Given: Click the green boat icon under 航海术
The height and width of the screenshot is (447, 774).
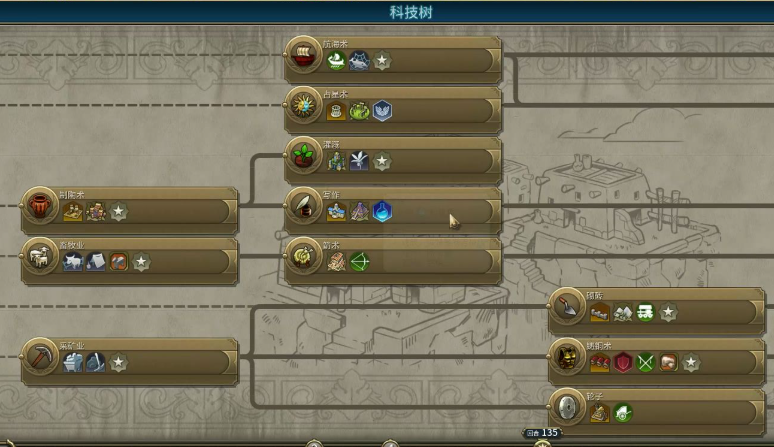Looking at the screenshot, I should coord(337,62).
